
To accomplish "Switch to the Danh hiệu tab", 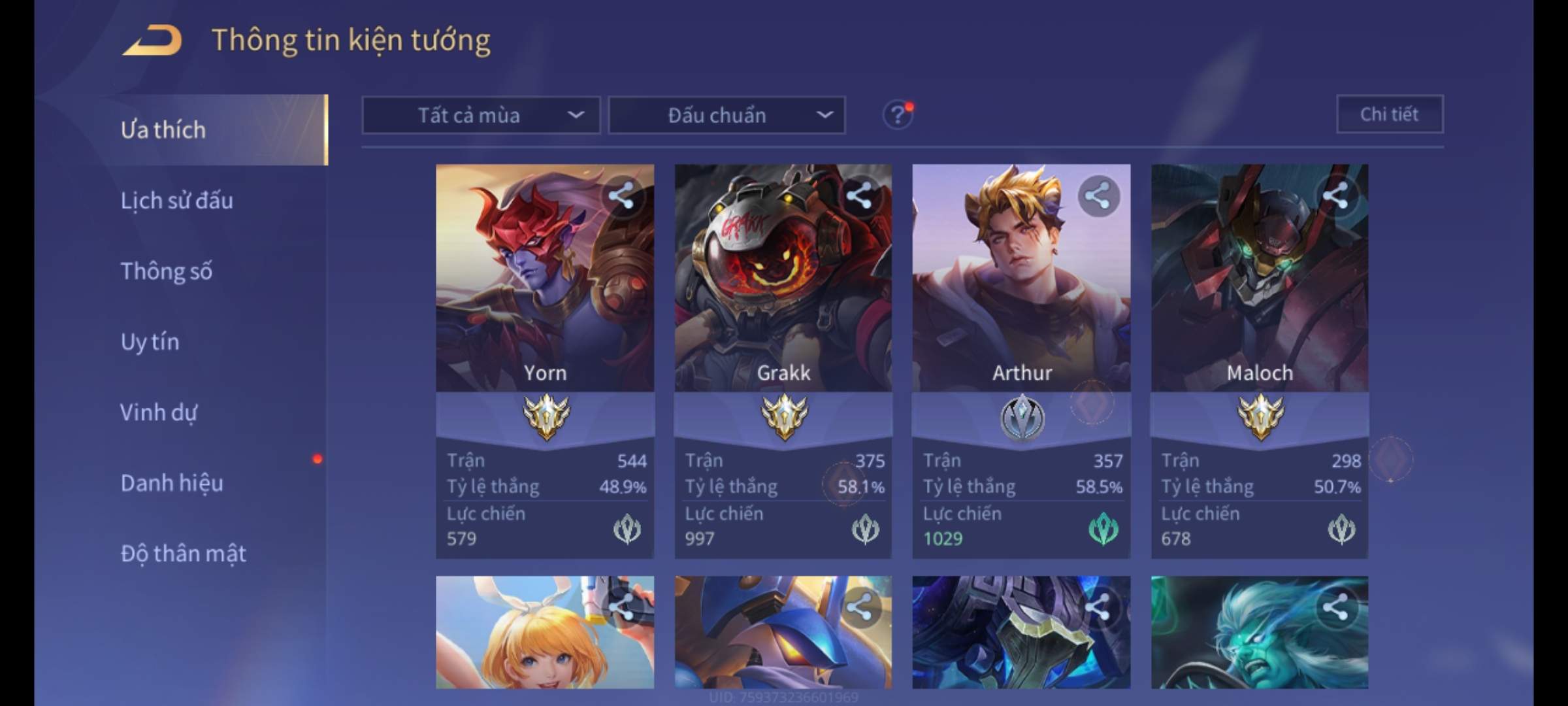I will [172, 483].
